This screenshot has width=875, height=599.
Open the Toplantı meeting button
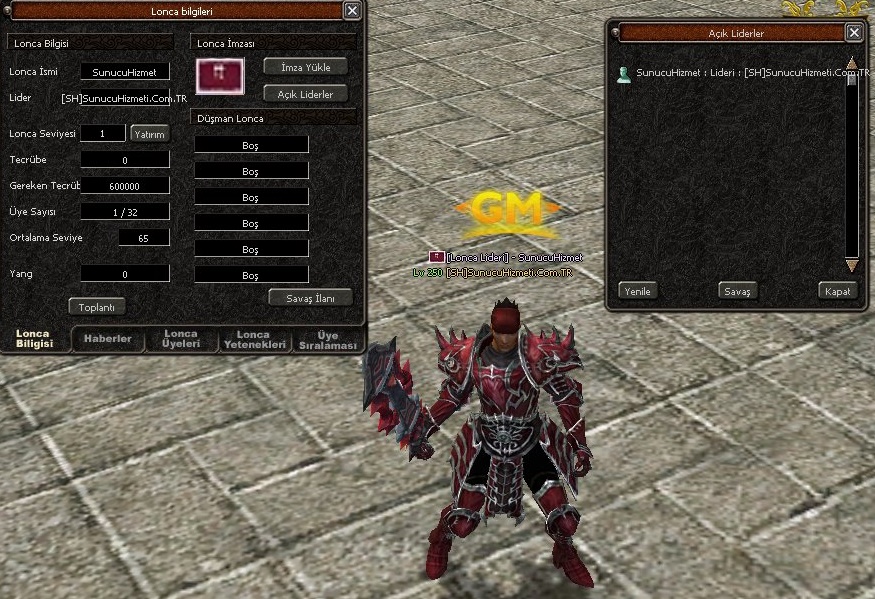[97, 307]
